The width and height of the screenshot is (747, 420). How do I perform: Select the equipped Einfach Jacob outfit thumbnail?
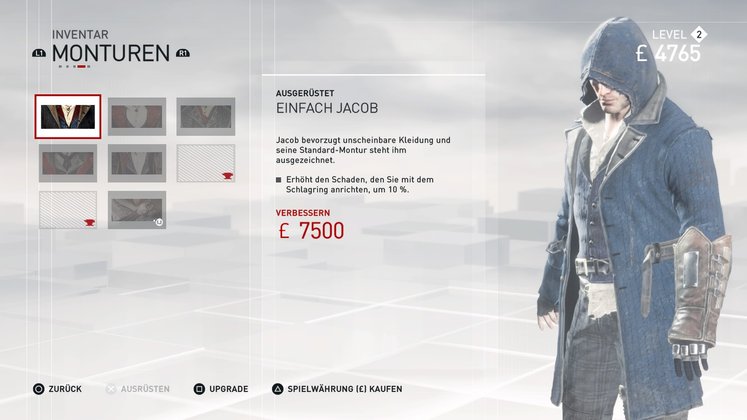click(x=68, y=117)
